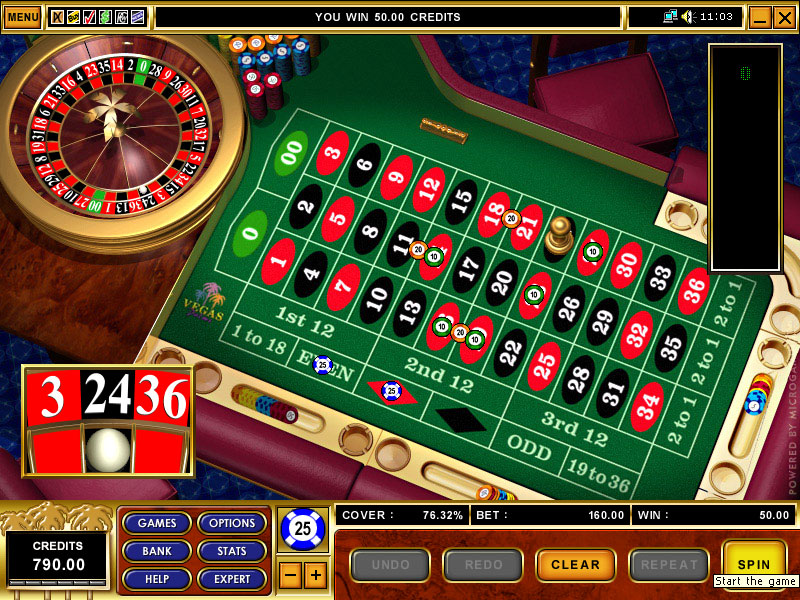Open the OPTIONS panel
Viewport: 800px width, 600px height.
coord(232,523)
